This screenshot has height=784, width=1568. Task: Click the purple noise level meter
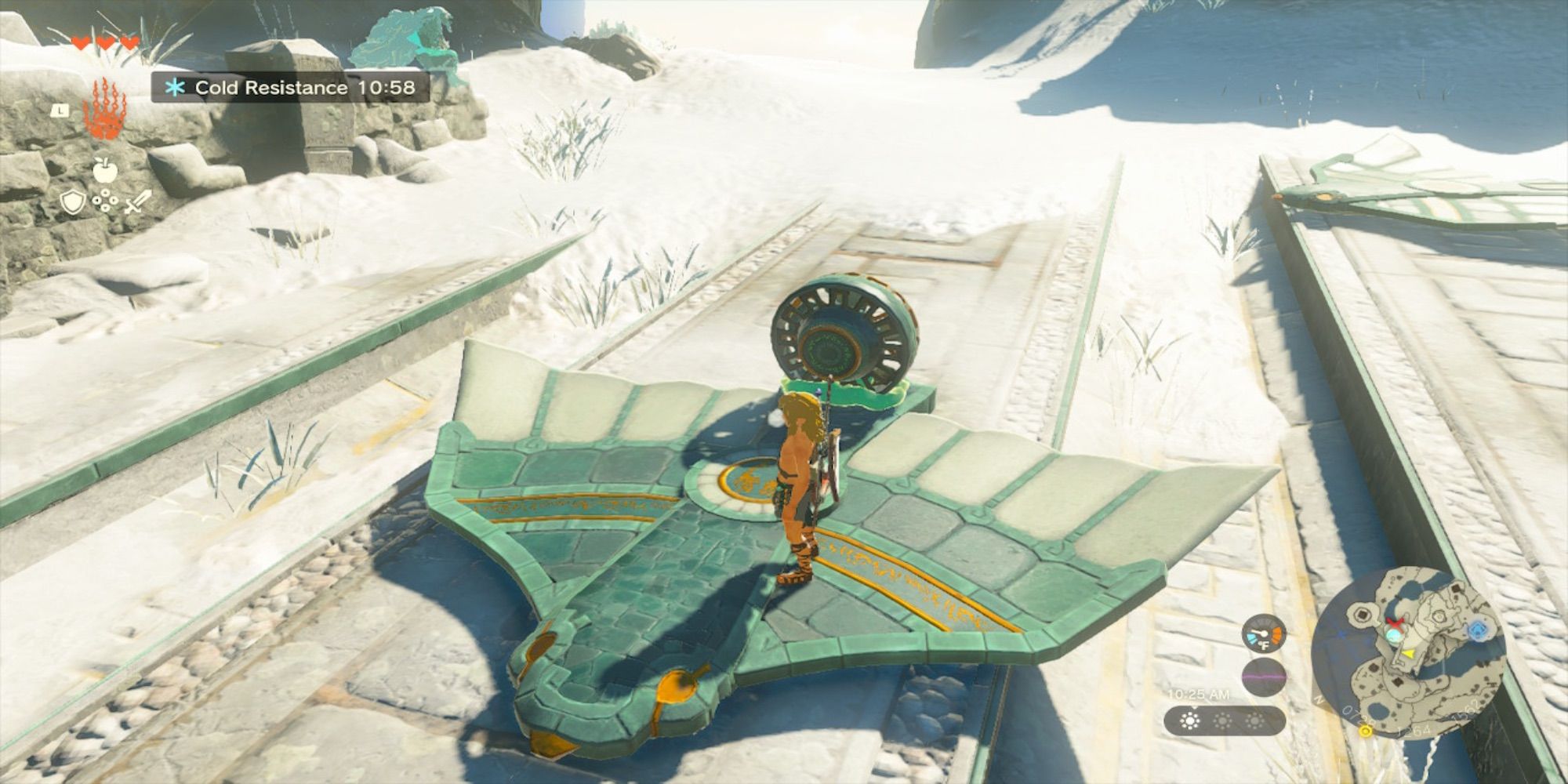coord(1264,676)
